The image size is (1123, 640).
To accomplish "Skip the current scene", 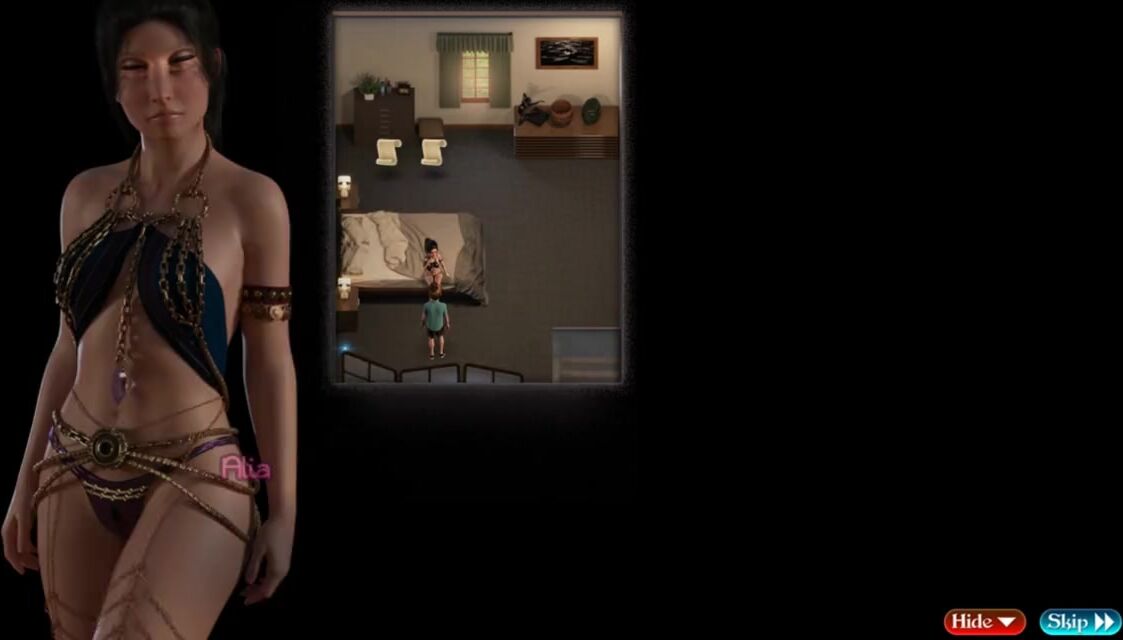I will pos(1078,622).
